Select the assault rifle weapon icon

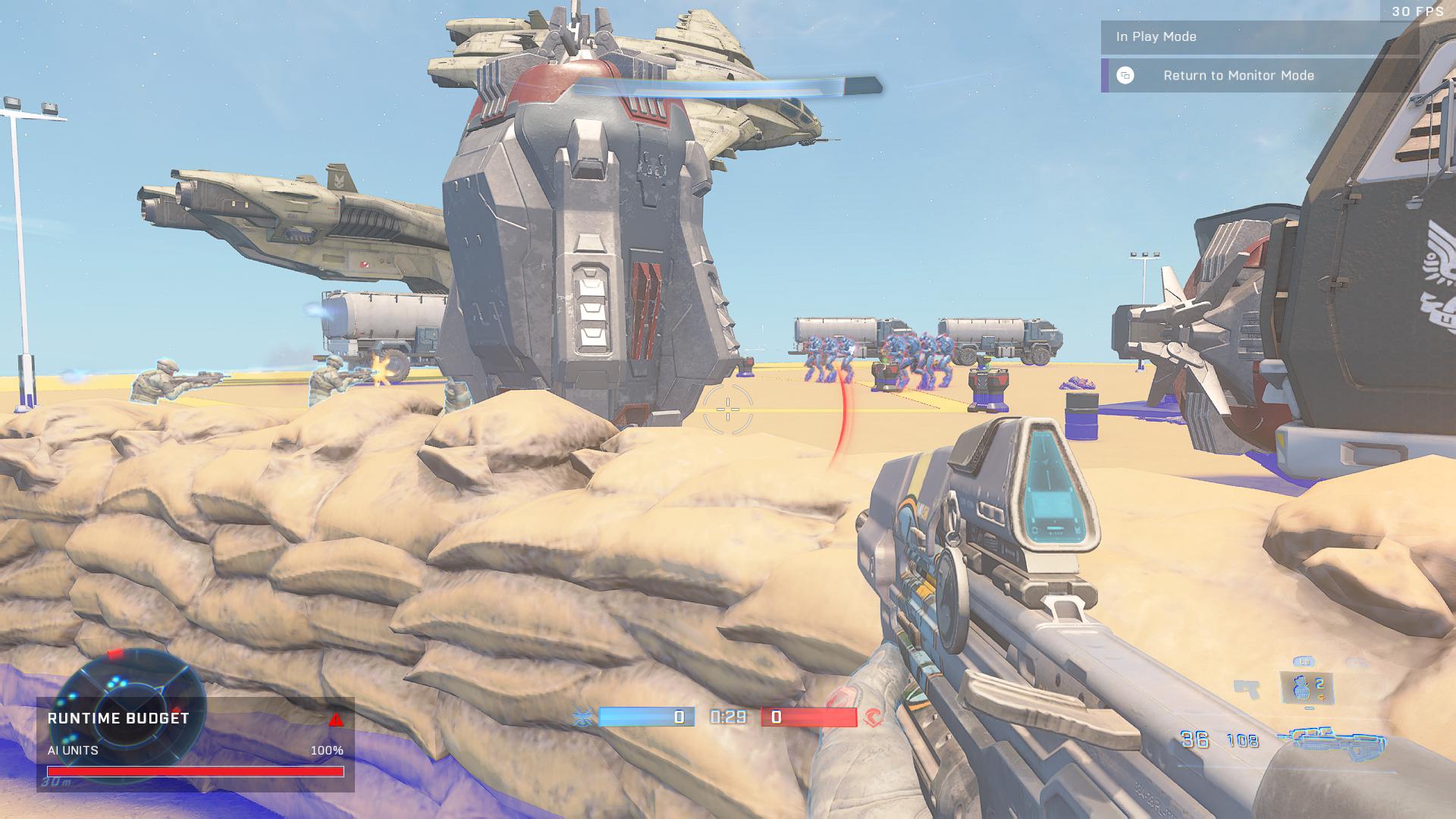(1331, 739)
